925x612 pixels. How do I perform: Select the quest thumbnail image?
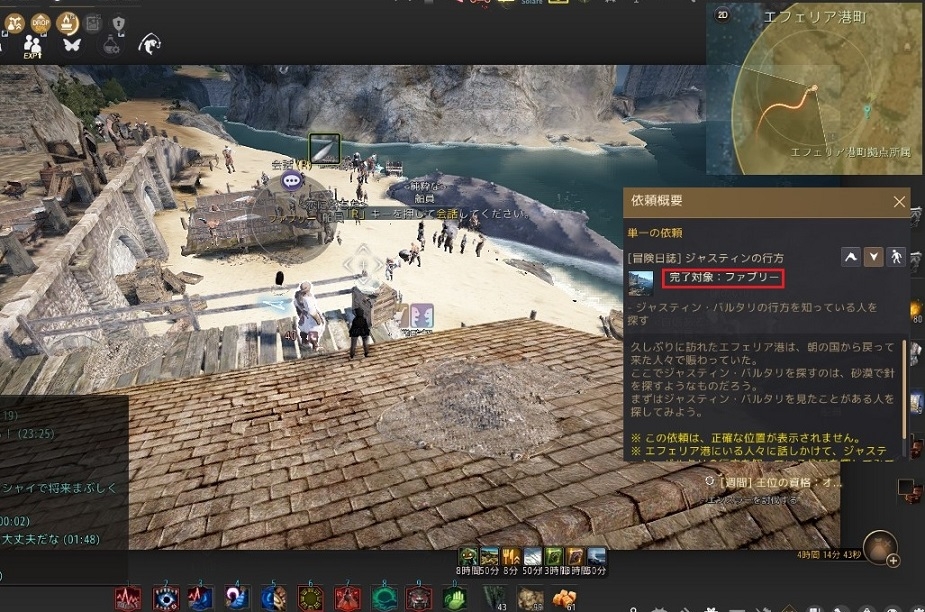tap(640, 283)
